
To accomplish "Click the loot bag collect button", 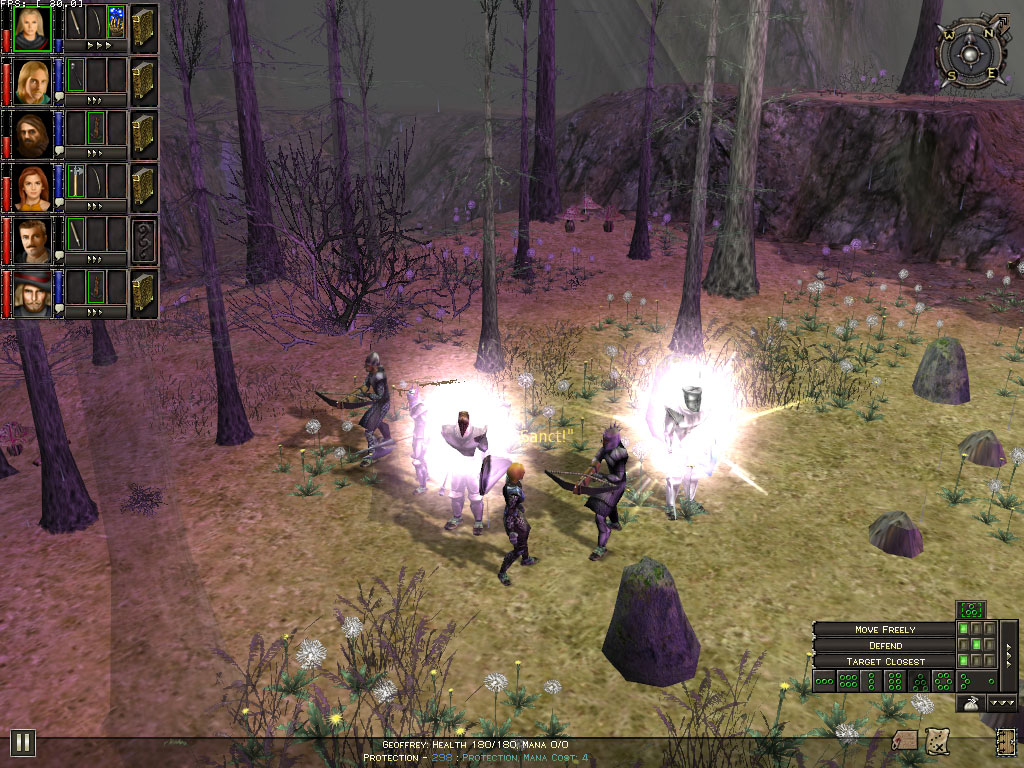I will 969,704.
